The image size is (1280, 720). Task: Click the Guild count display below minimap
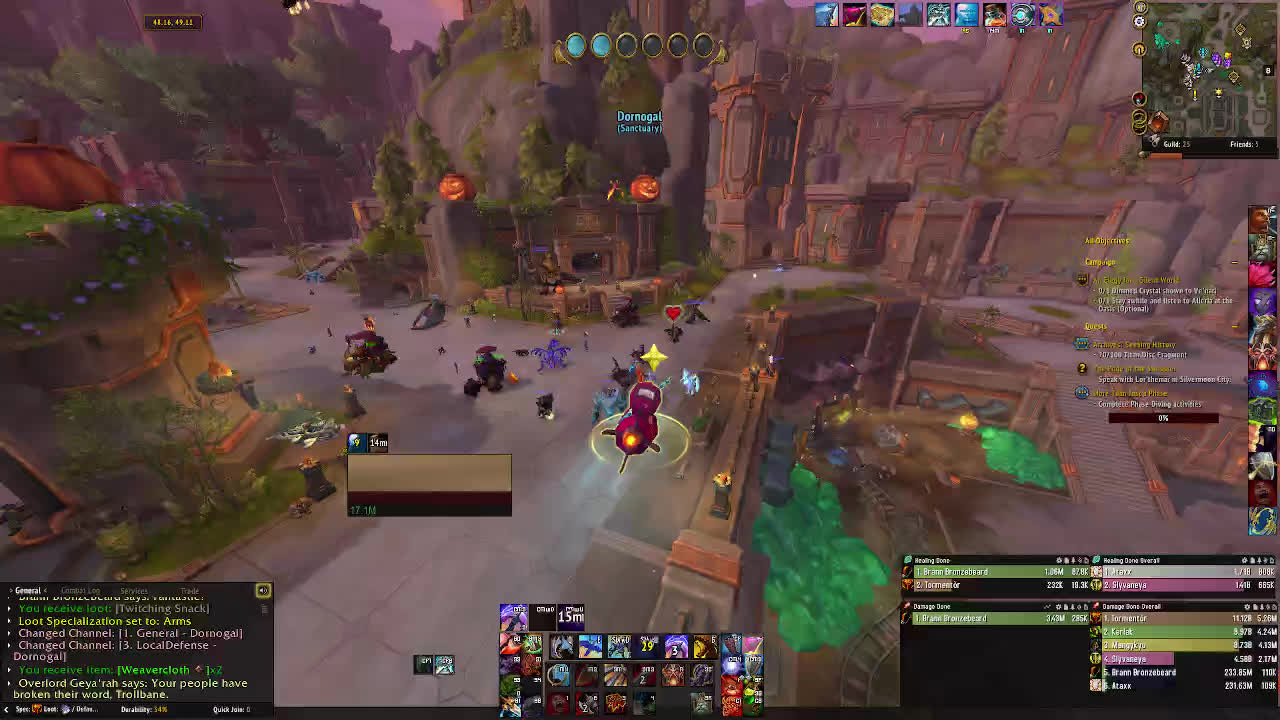coord(1175,145)
